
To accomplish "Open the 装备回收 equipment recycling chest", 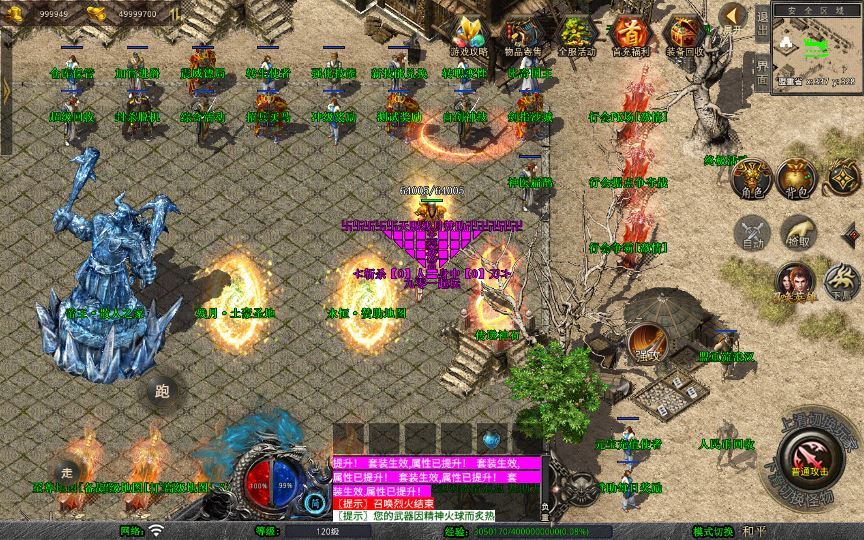I will [684, 33].
